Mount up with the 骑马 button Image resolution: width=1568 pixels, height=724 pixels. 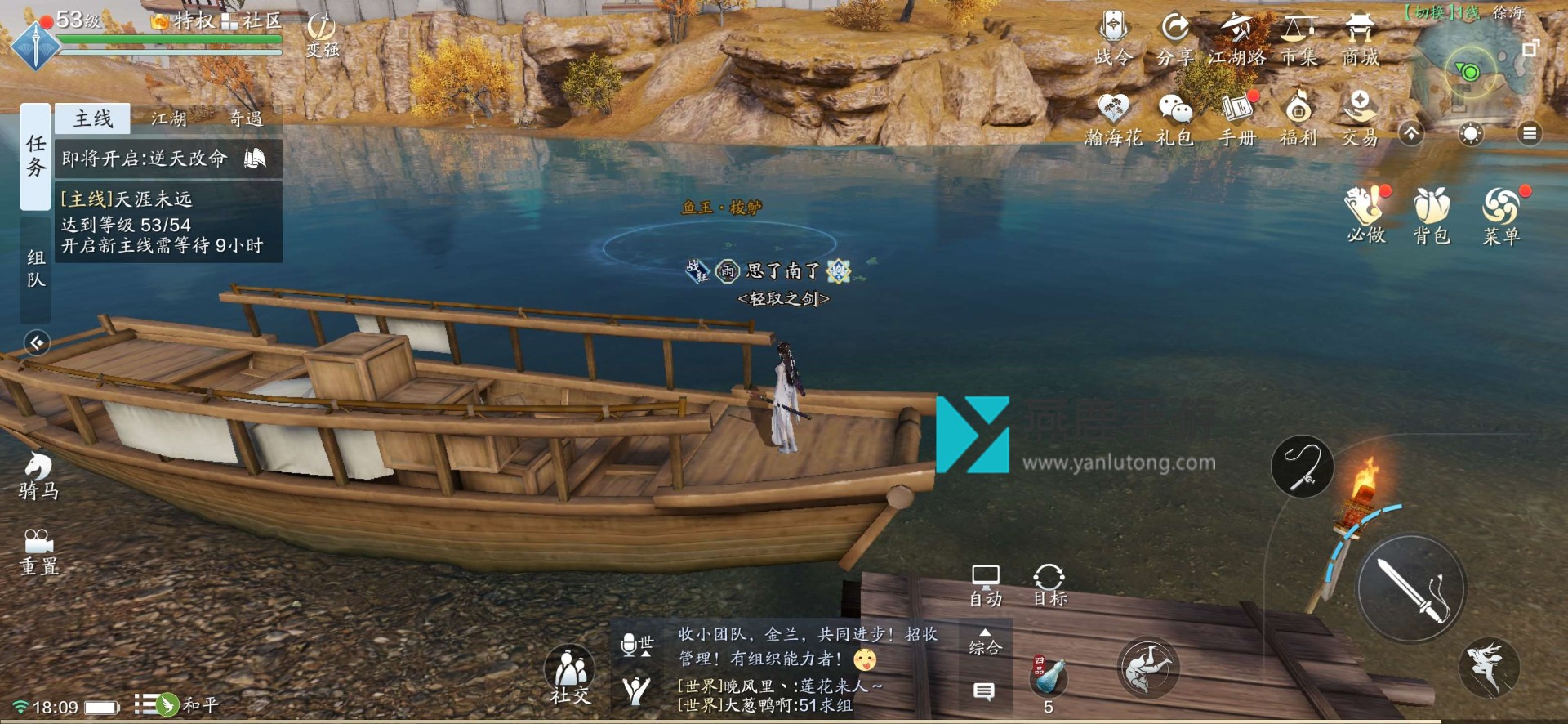click(38, 476)
